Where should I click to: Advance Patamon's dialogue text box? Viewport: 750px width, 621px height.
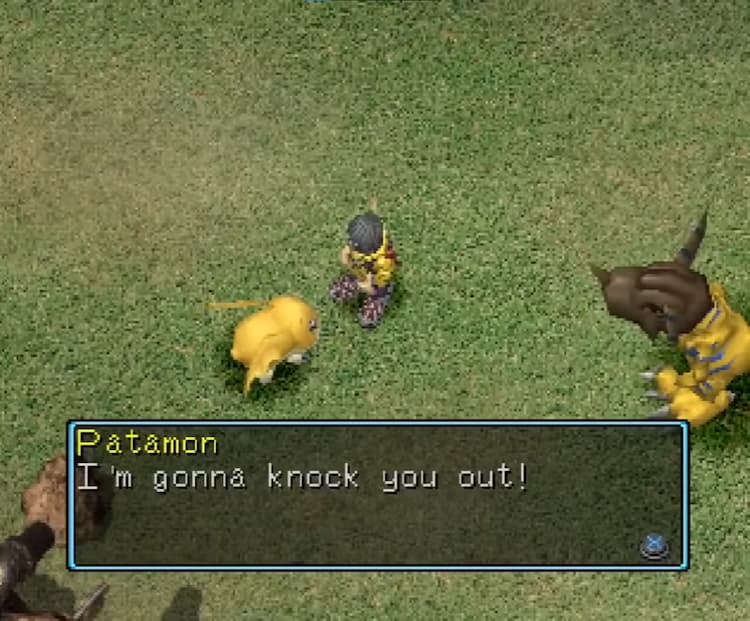click(654, 546)
